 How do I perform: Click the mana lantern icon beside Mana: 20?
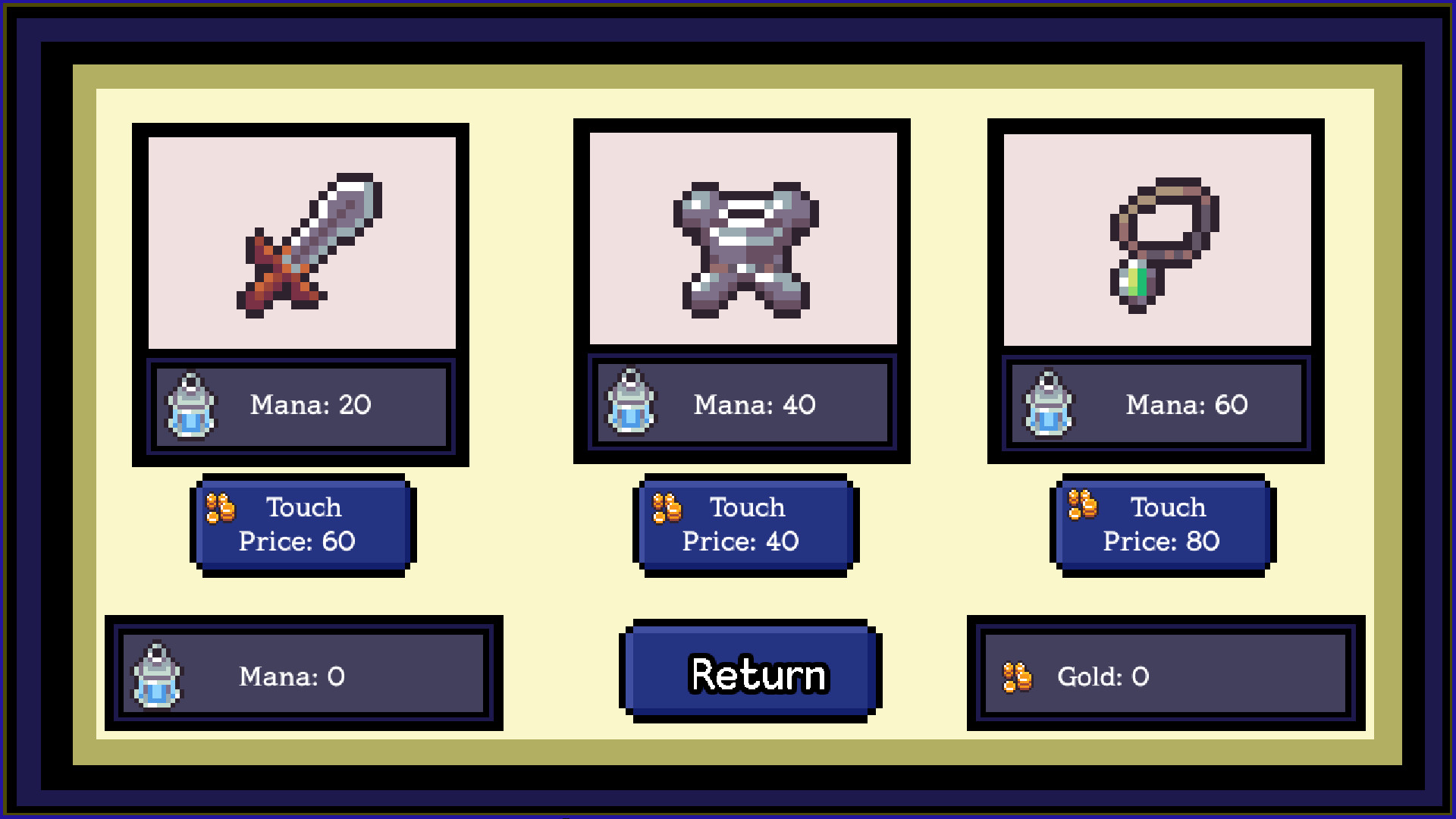[190, 406]
